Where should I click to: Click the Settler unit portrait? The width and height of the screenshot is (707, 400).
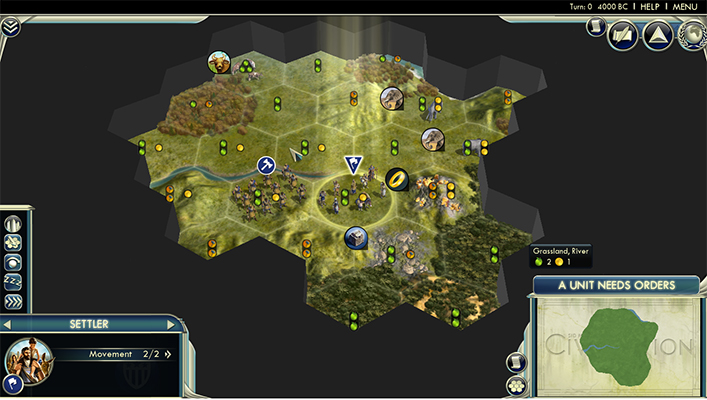[30, 361]
